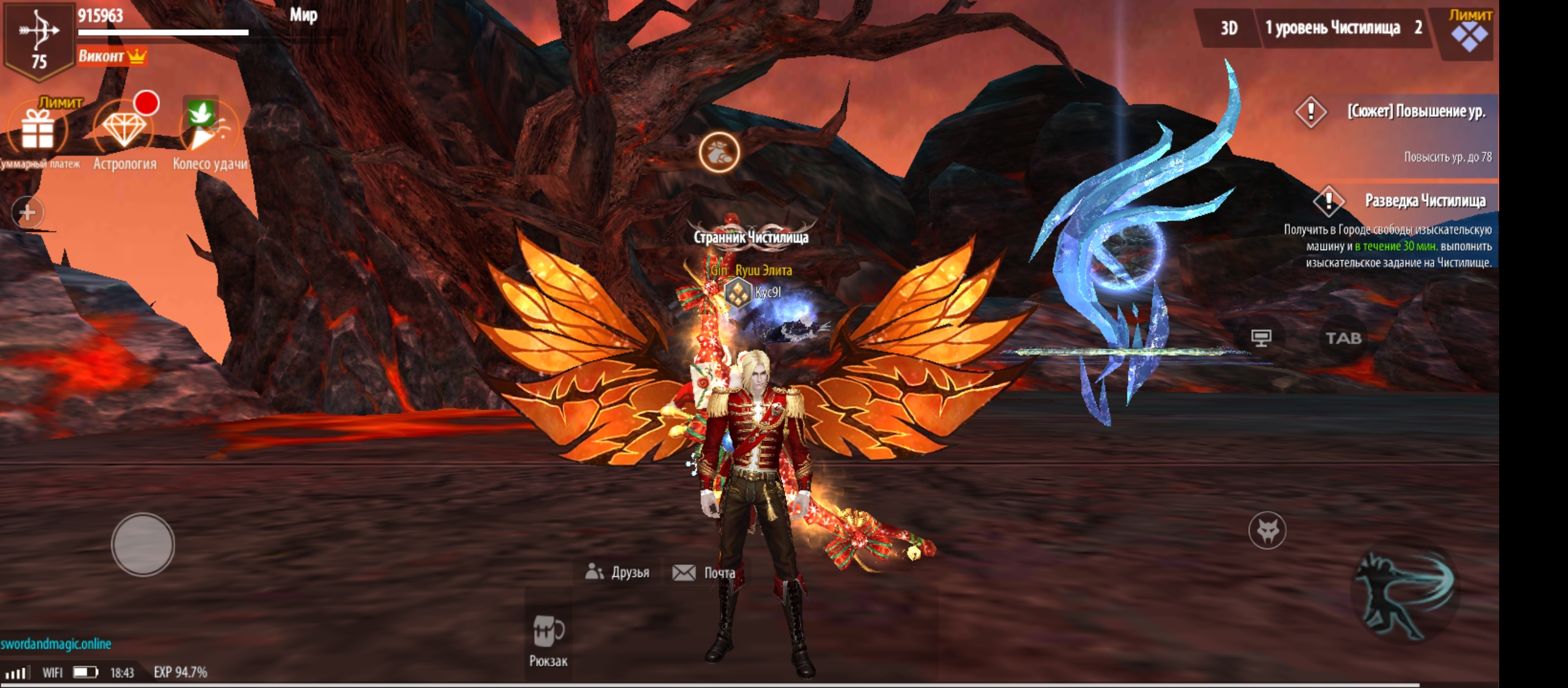Open the Суммарный платеж gift icon

(38, 131)
